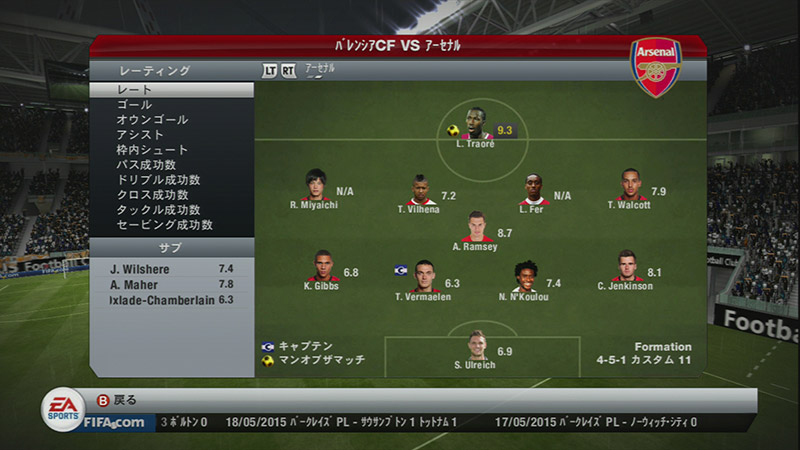Select substitute A. Maher row
800x450 pixels.
point(170,284)
